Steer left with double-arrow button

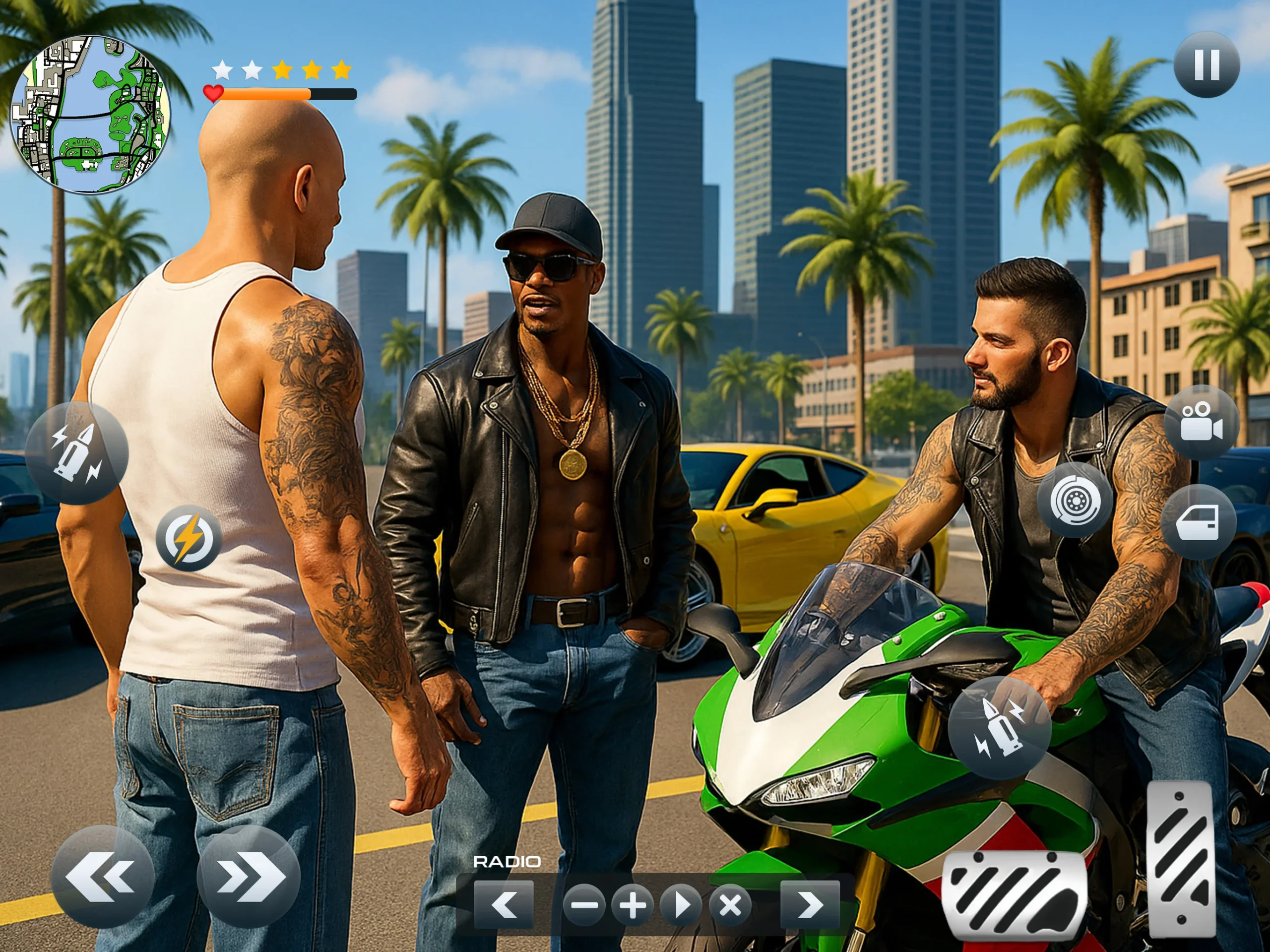102,876
